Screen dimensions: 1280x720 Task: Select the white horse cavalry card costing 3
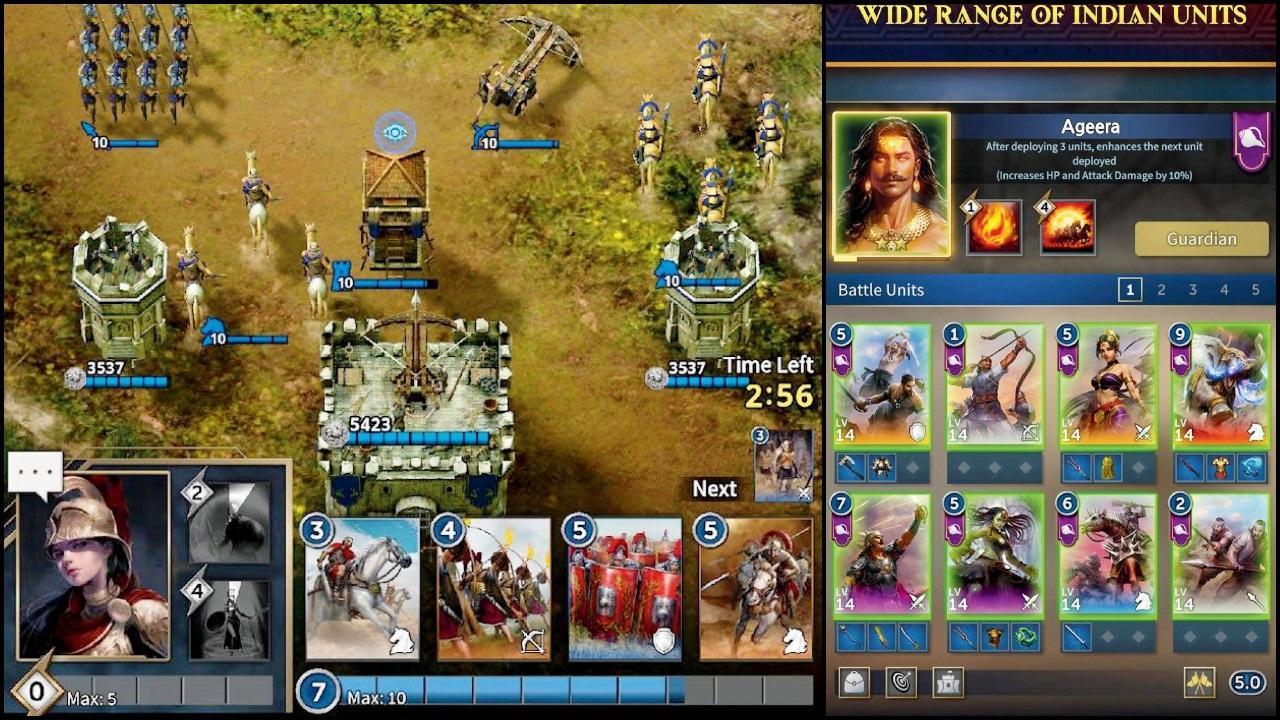coord(362,589)
